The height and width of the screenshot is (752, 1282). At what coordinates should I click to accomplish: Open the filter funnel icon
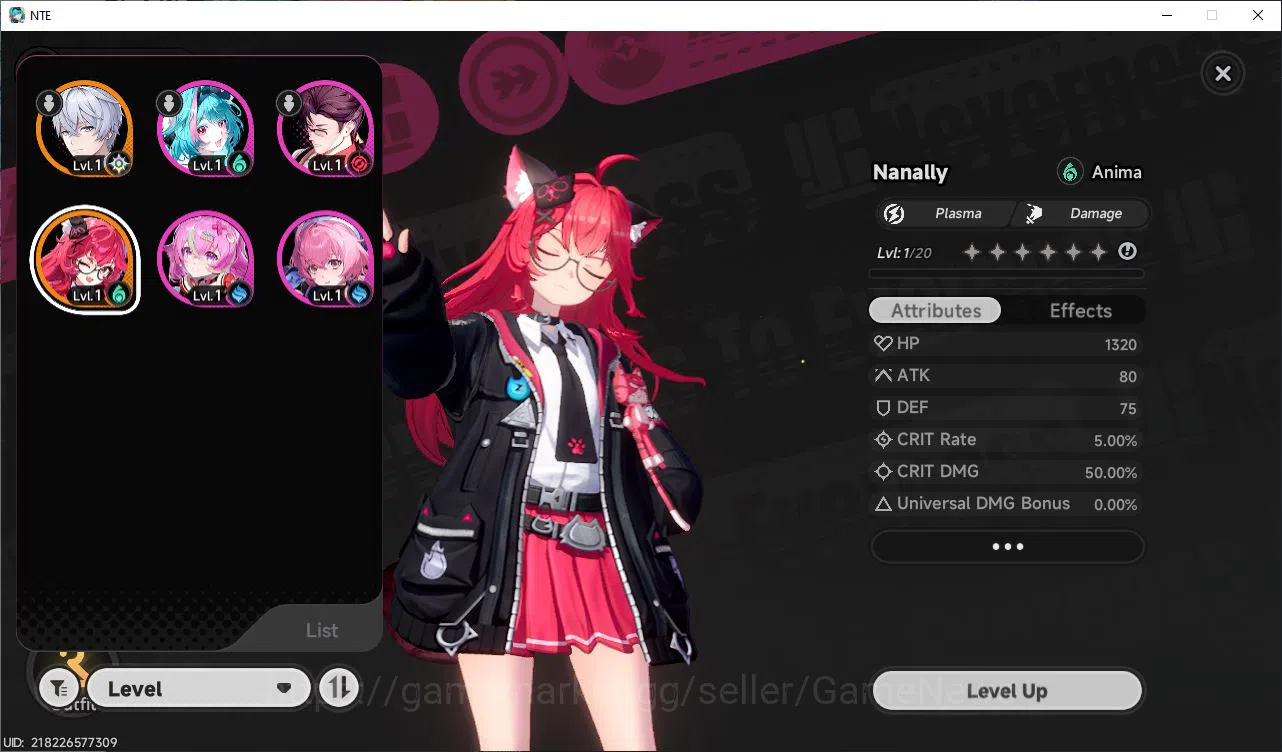tap(58, 688)
